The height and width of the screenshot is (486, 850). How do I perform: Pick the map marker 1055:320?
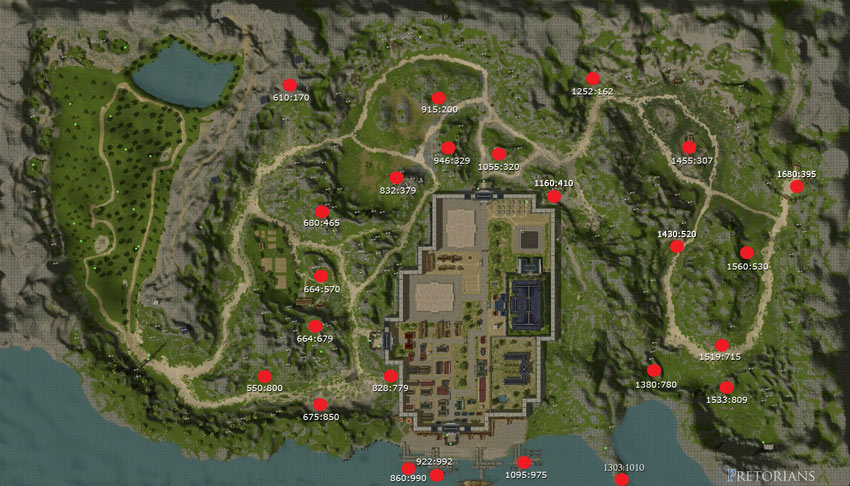(x=498, y=154)
